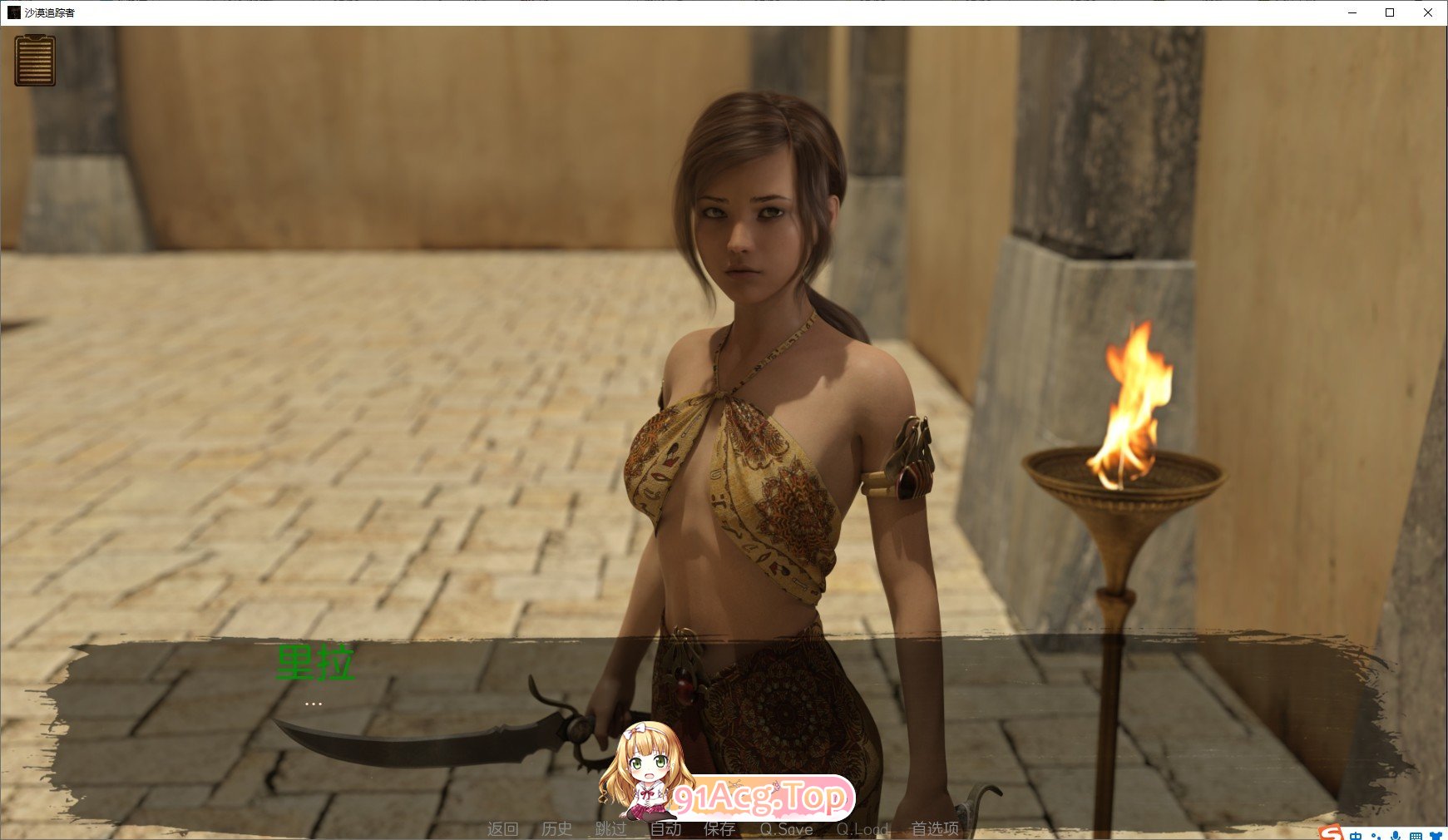The width and height of the screenshot is (1448, 840).
Task: Click the Sogou punctuation mode icon
Action: click(x=1376, y=836)
